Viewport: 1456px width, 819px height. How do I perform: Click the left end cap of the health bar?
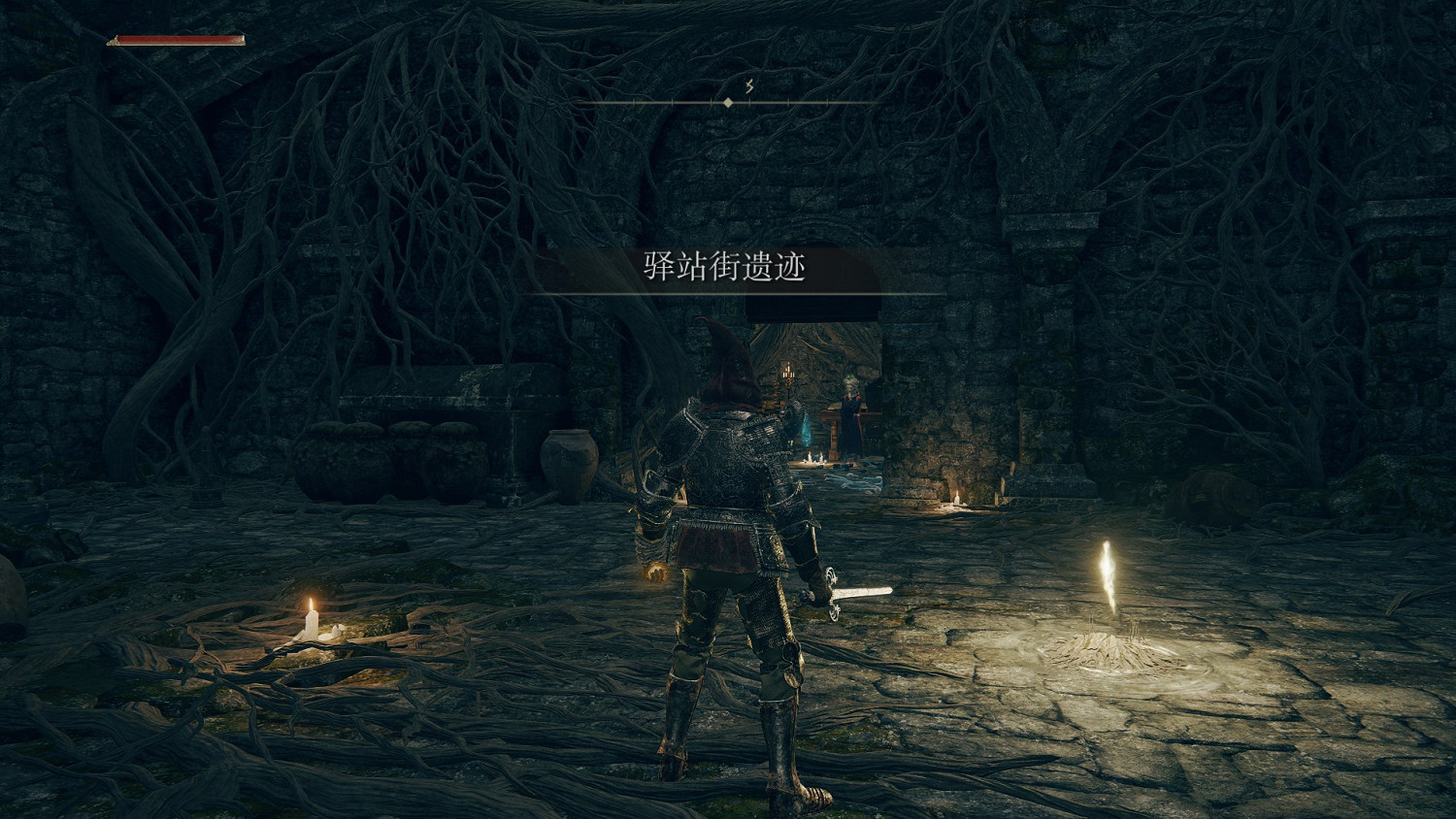coord(115,43)
